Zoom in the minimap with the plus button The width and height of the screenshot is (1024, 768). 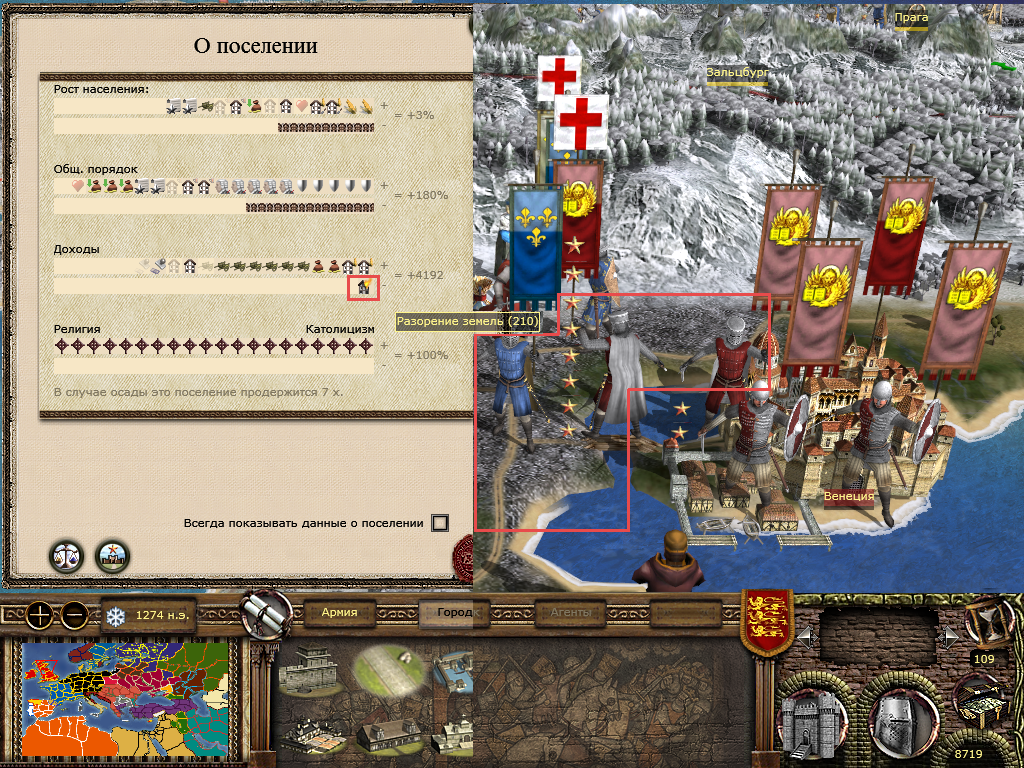point(39,615)
